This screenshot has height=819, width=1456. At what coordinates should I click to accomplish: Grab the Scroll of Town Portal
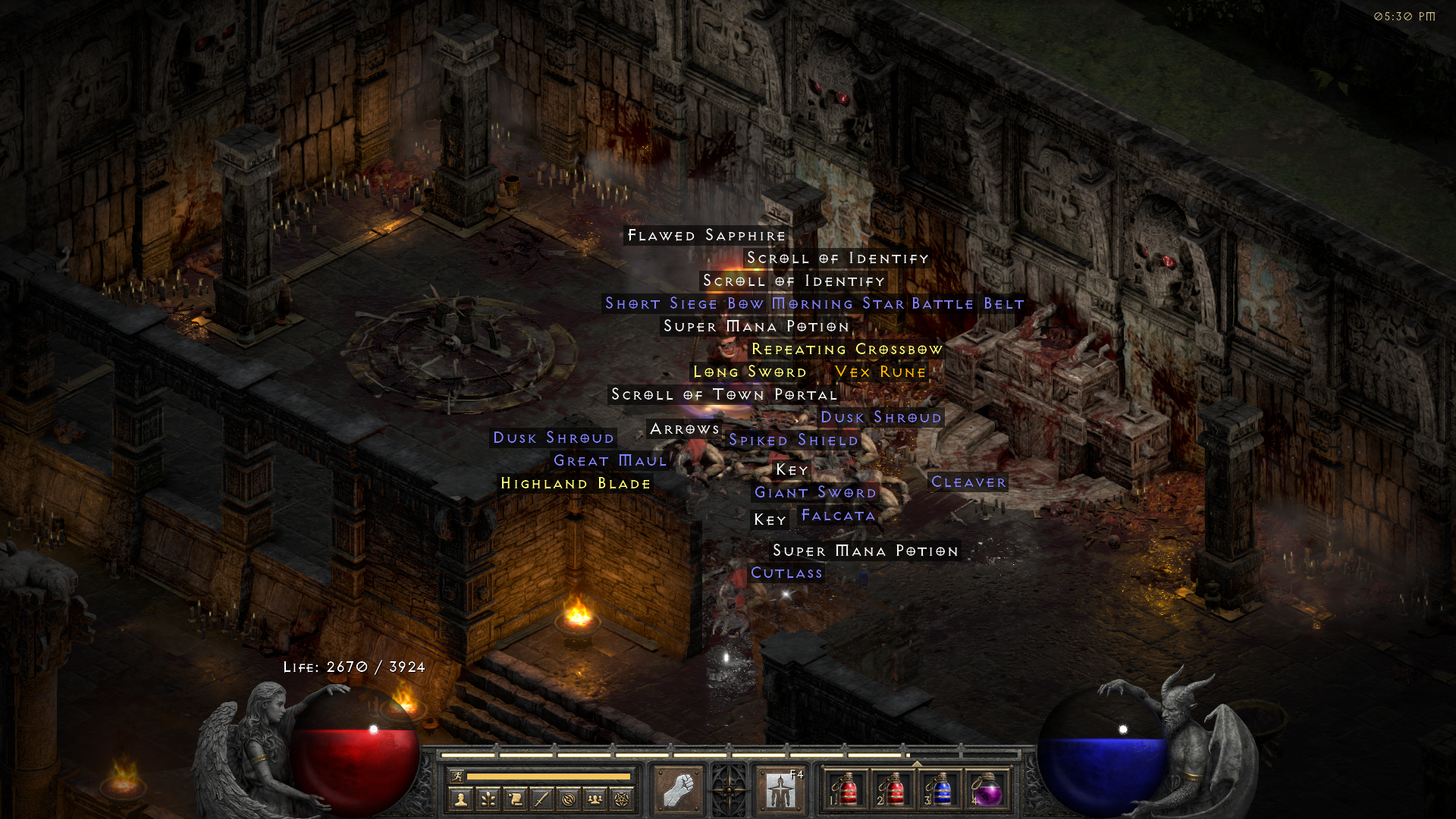coord(723,394)
